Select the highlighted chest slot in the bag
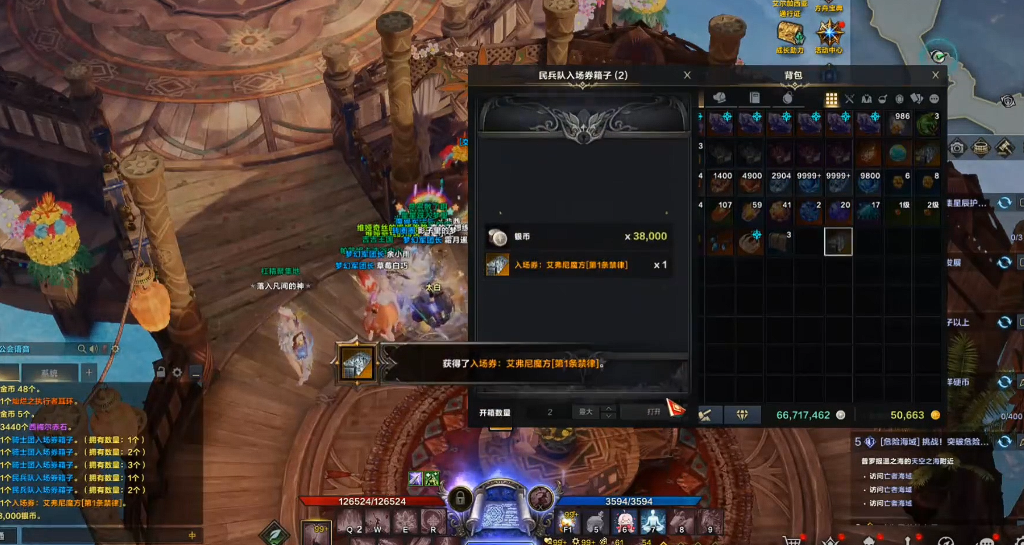This screenshot has height=545, width=1024. click(x=838, y=241)
